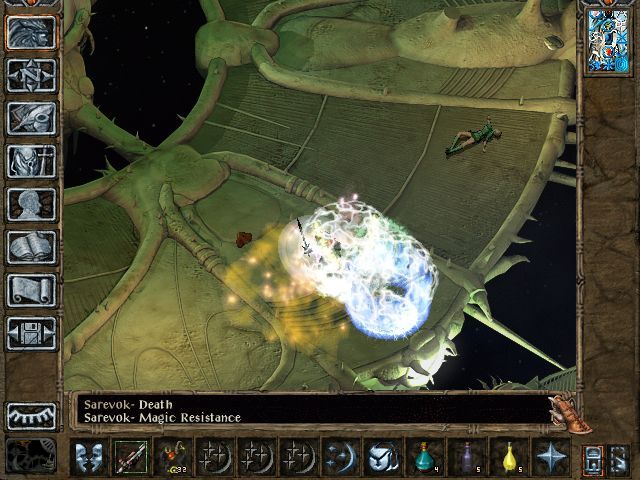
Task: Activate the talk masks action
Action: [x=88, y=458]
